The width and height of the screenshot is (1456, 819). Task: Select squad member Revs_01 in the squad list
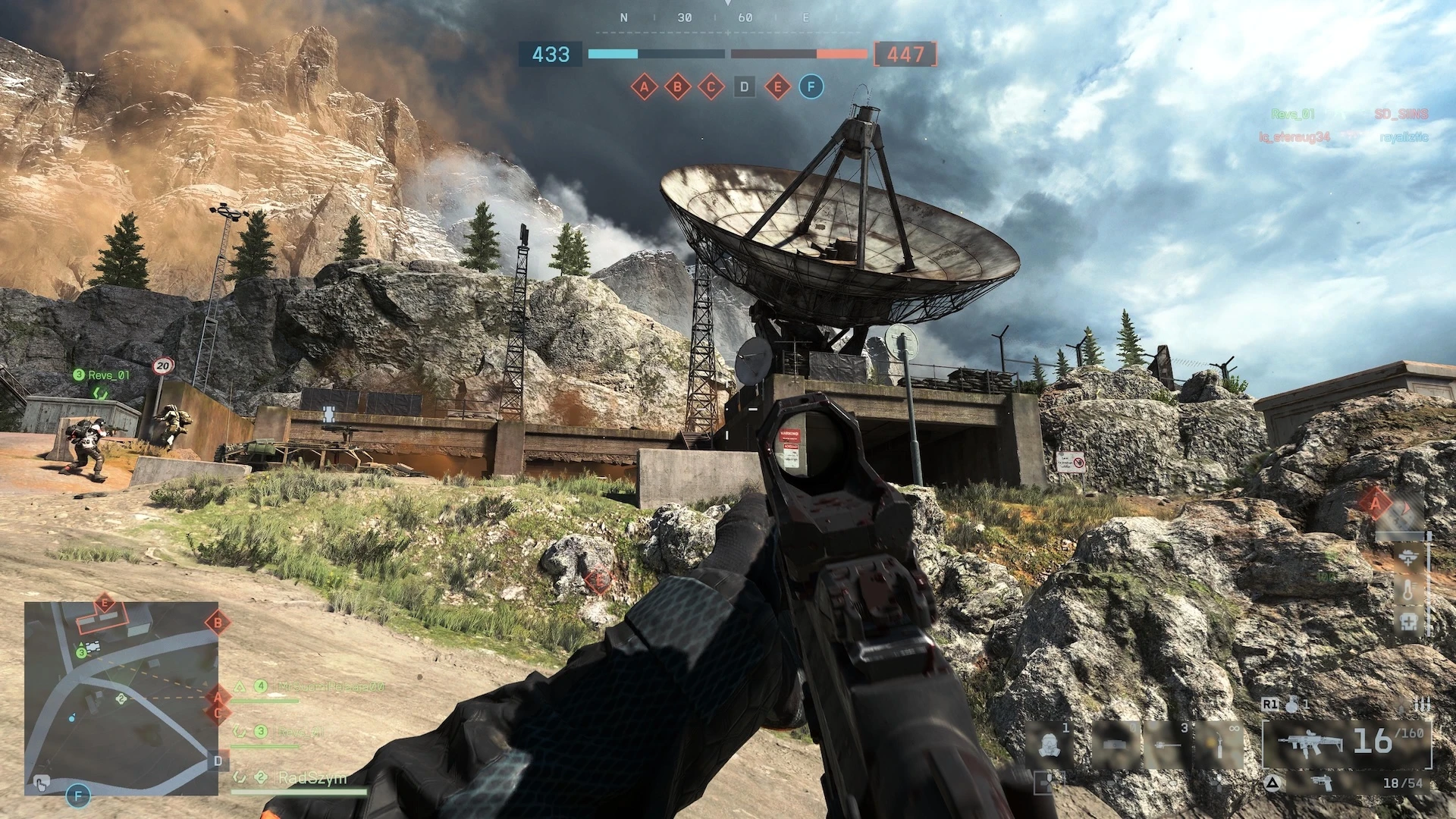[300, 732]
